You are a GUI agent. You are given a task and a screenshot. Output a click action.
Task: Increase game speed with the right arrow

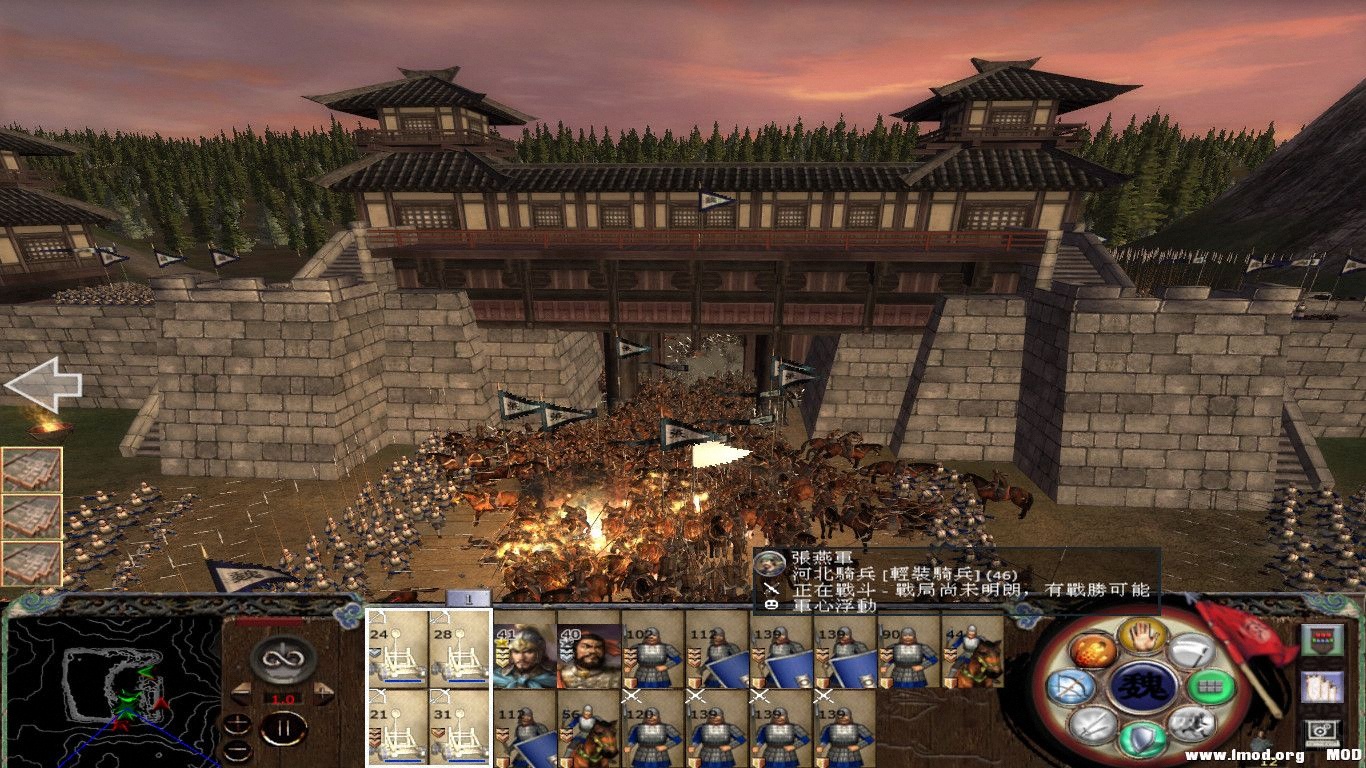325,694
